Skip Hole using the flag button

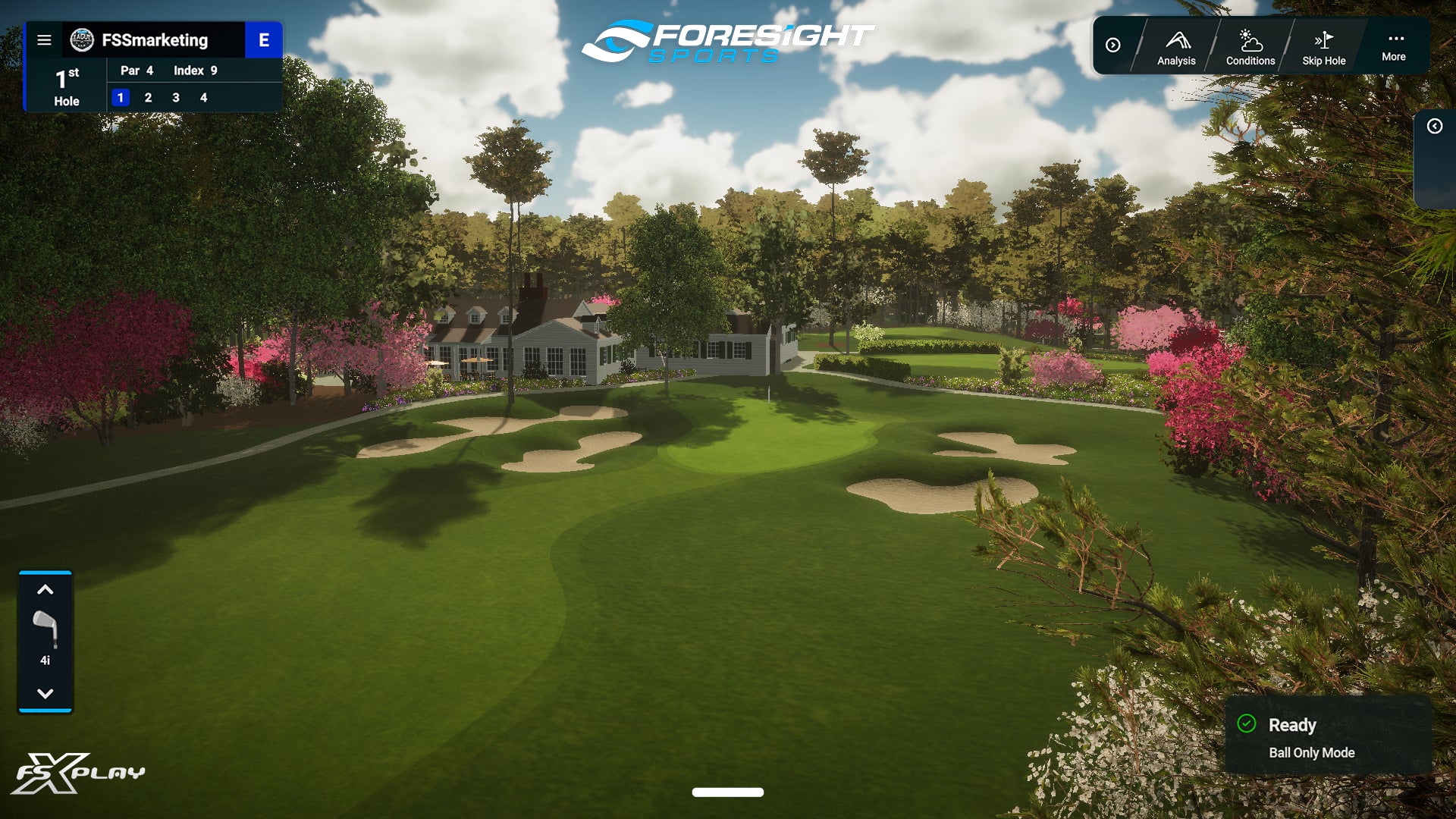click(1323, 47)
